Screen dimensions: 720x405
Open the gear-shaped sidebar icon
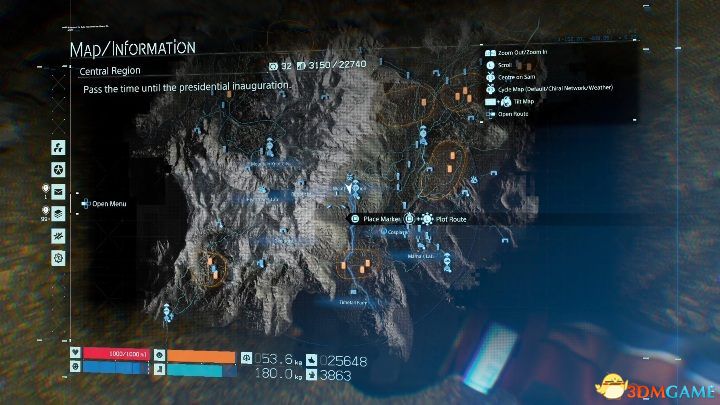point(58,257)
